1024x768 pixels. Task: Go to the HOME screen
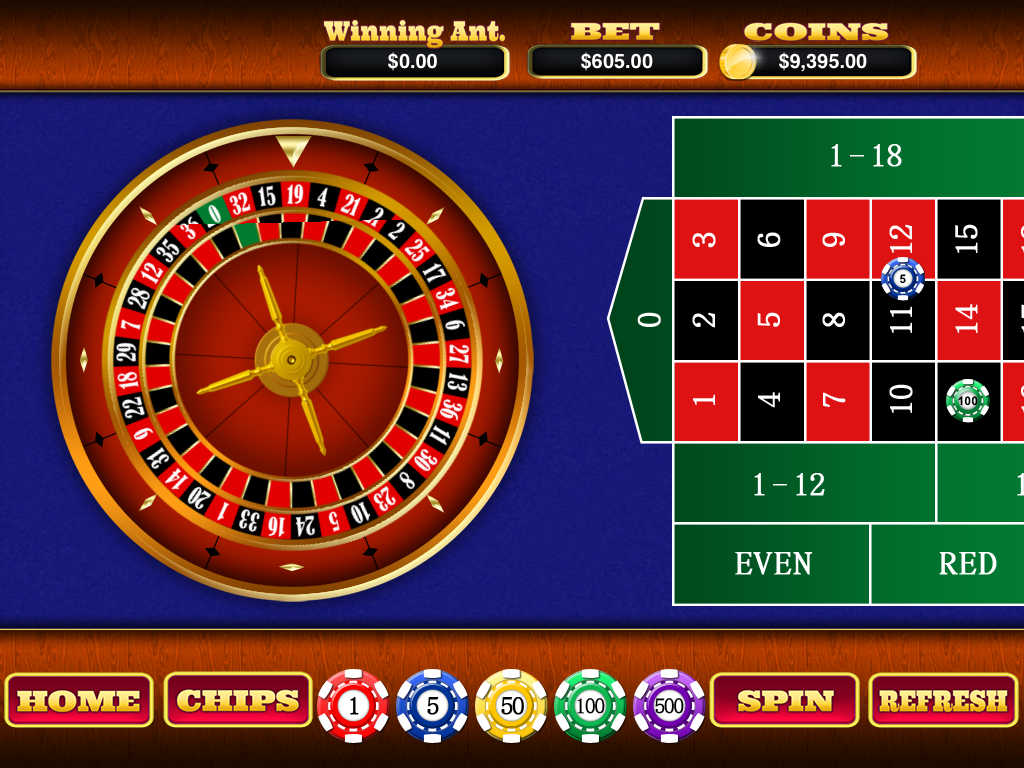coord(78,700)
